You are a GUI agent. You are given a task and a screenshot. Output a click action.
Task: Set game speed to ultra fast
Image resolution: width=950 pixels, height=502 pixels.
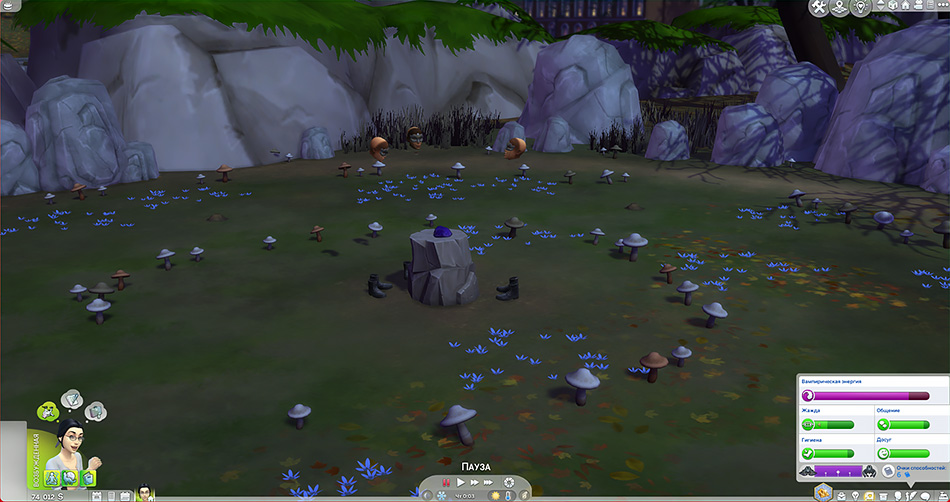pos(490,483)
